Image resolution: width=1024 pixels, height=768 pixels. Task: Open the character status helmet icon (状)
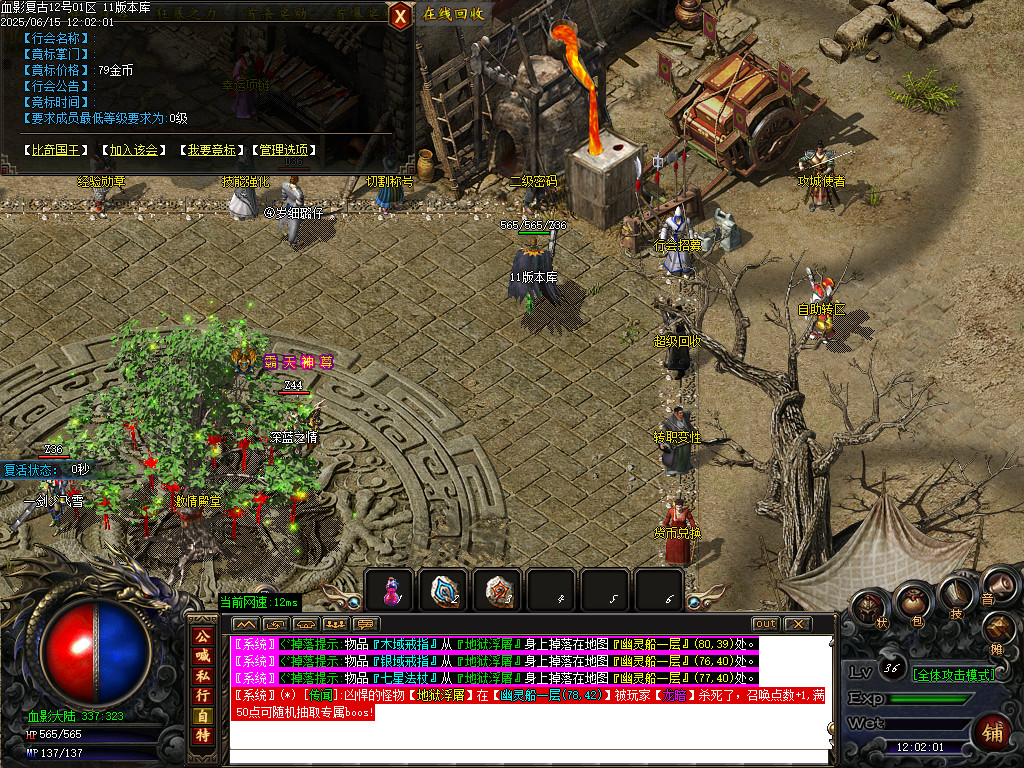point(869,607)
